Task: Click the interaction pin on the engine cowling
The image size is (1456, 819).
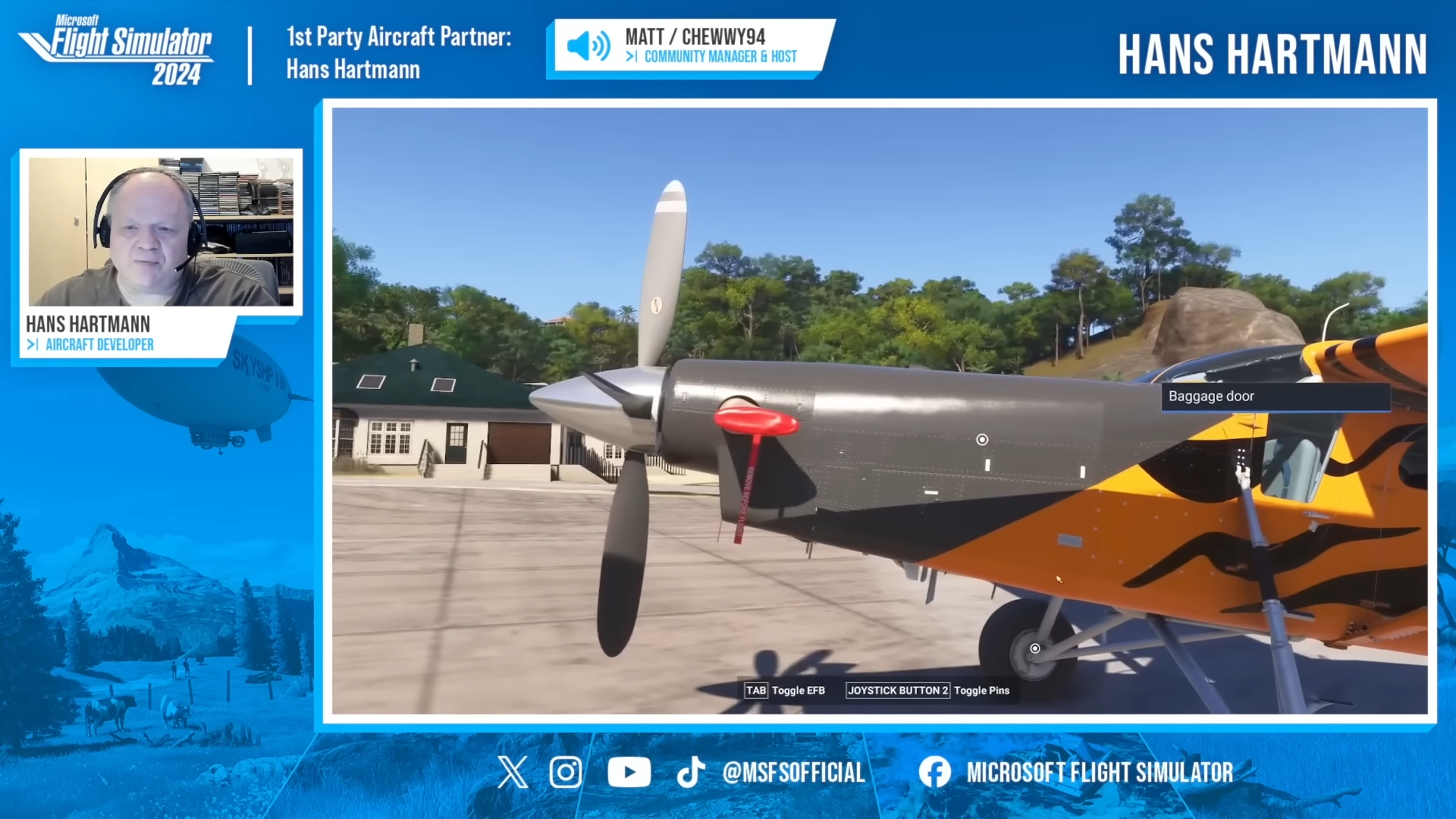Action: [982, 440]
